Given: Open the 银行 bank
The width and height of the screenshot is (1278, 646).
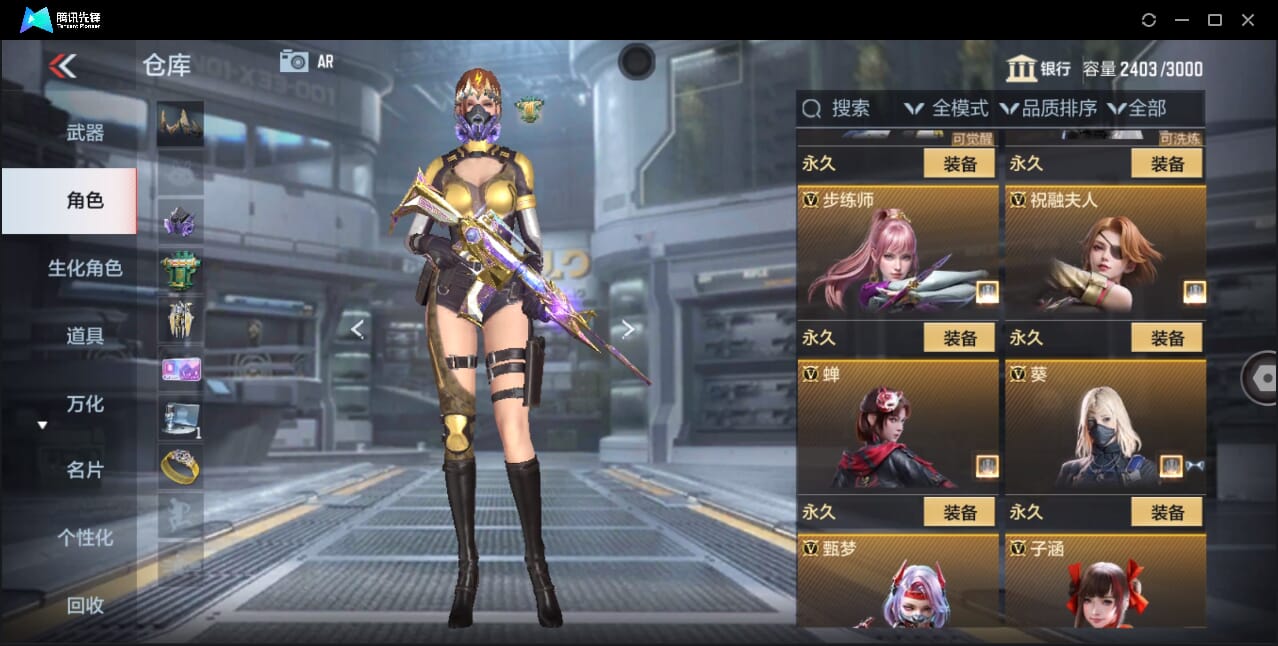Looking at the screenshot, I should tap(1038, 69).
